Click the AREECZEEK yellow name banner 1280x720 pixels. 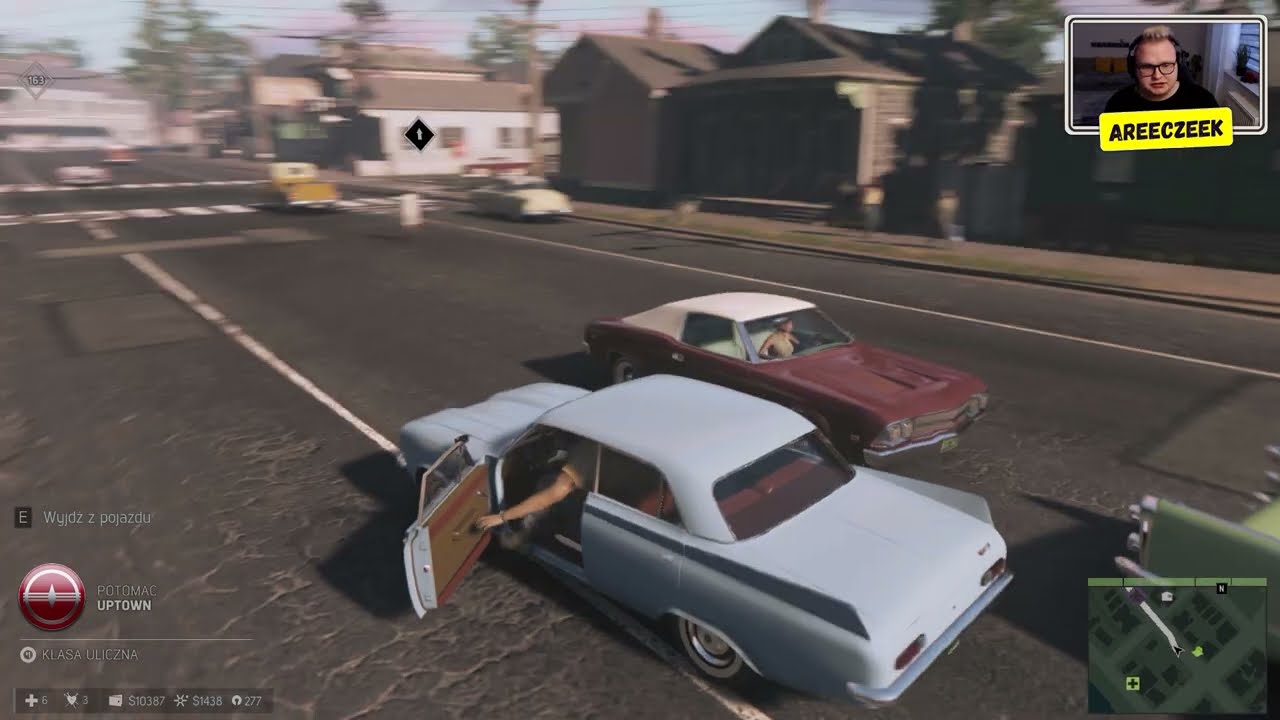coord(1165,130)
